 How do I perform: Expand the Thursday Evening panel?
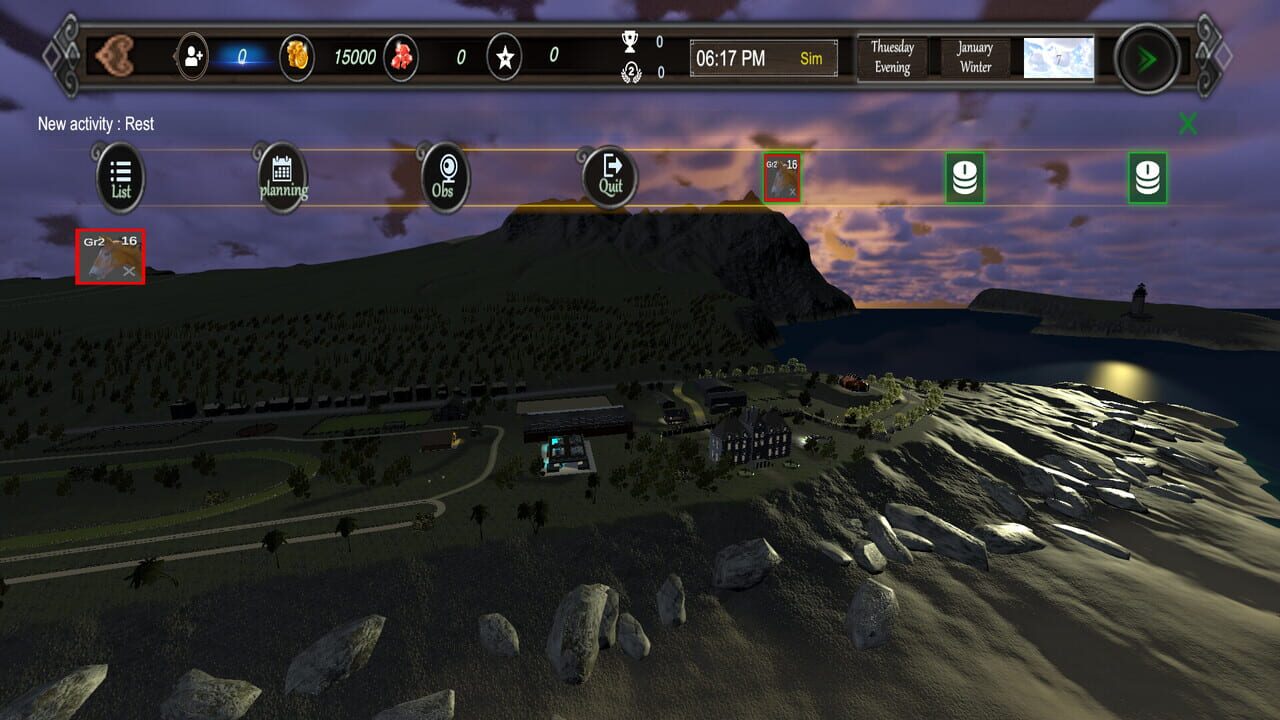click(x=893, y=57)
